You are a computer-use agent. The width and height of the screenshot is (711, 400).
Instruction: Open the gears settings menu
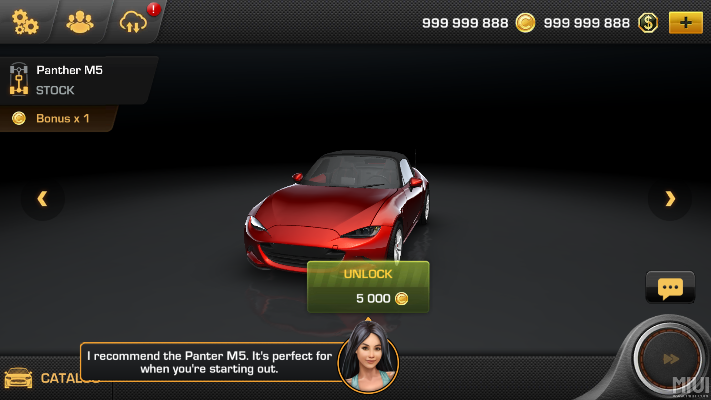point(25,21)
